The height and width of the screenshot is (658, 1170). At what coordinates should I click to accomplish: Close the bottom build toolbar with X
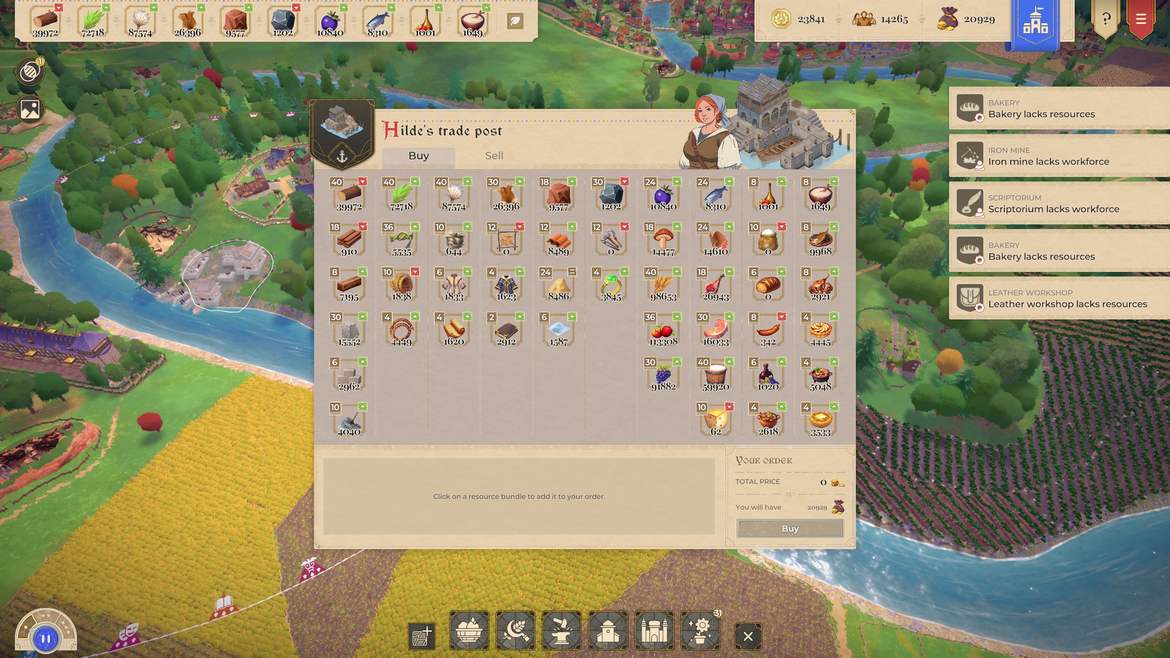tap(747, 636)
